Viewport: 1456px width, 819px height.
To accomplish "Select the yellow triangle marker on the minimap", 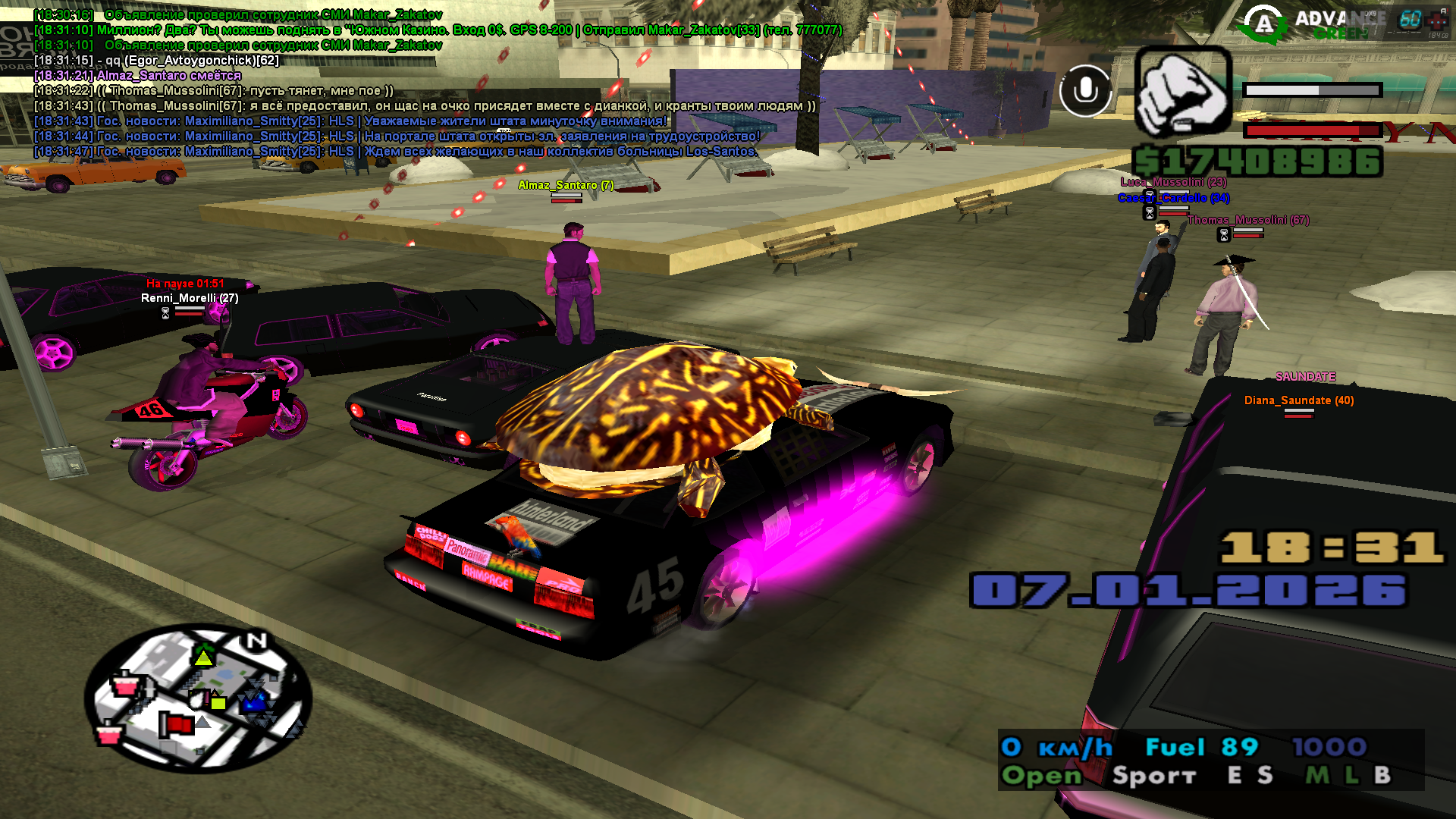I will pos(203,657).
